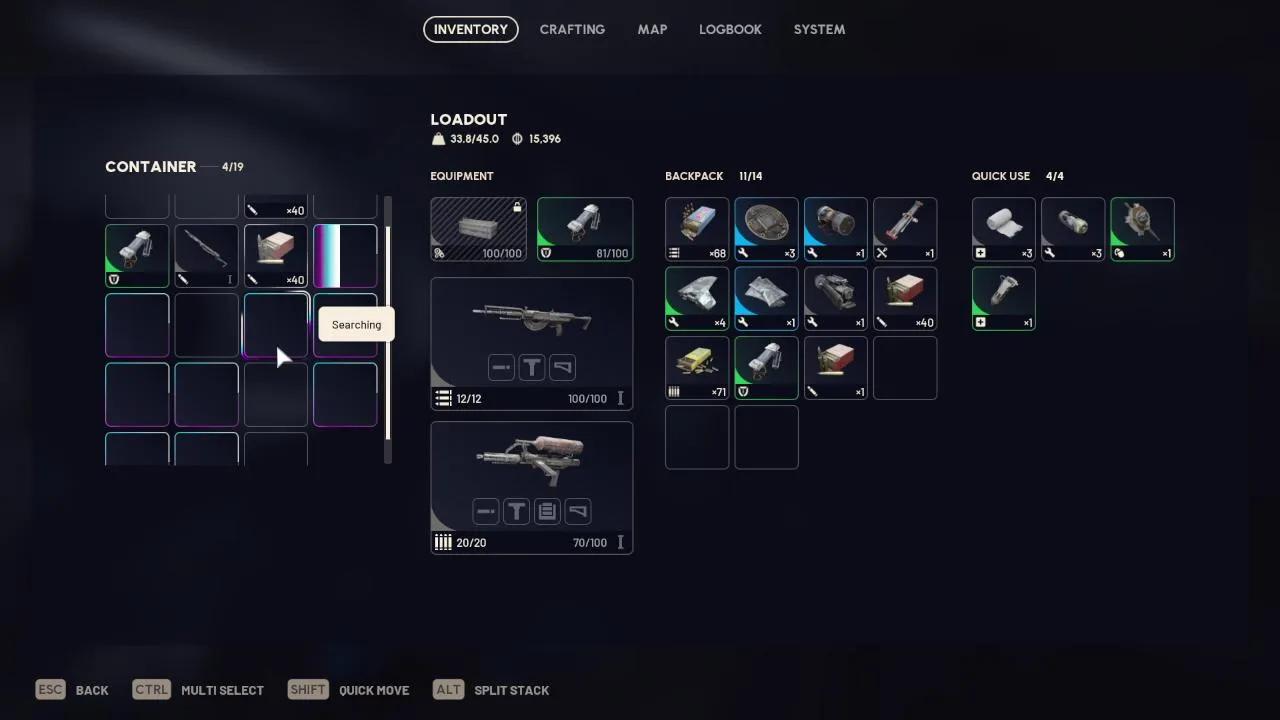Choose the second weapon with 20/20 ammo

point(531,487)
